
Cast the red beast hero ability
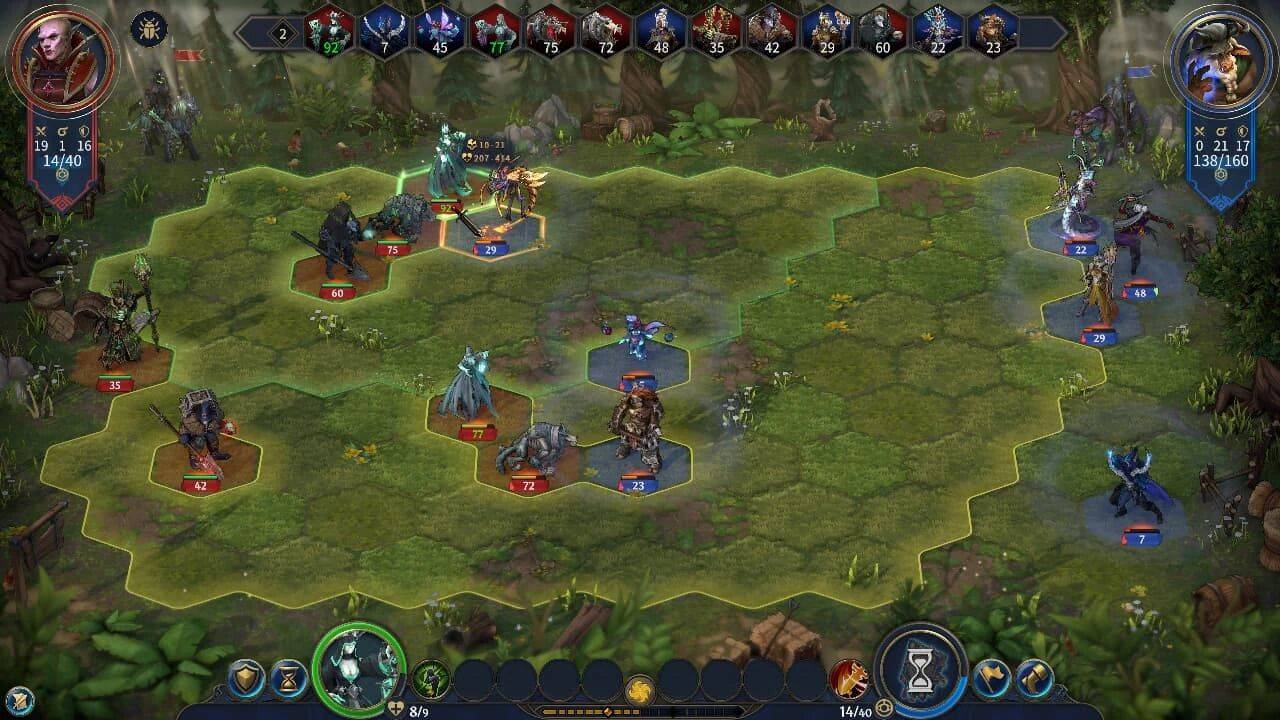pyautogui.click(x=848, y=680)
